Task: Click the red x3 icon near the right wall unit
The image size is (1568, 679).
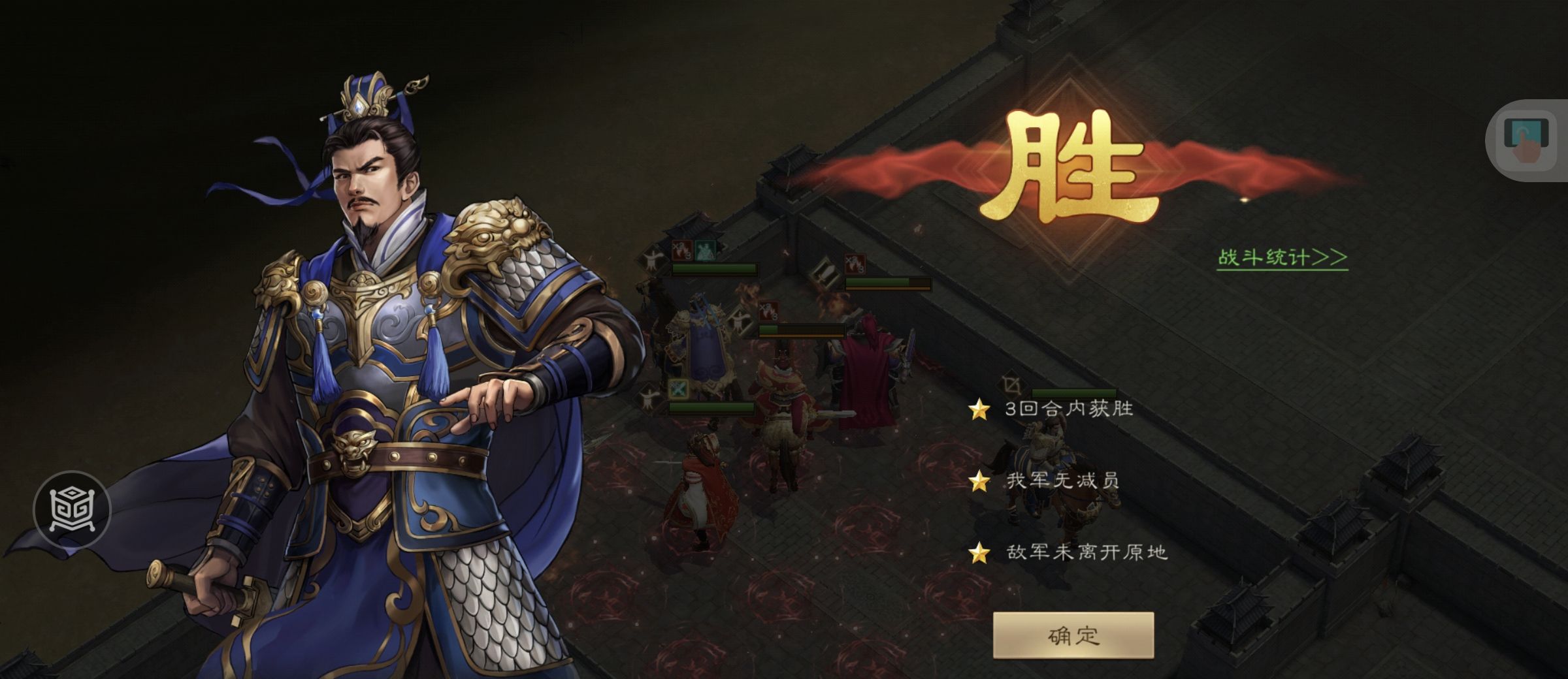Action: pyautogui.click(x=855, y=265)
